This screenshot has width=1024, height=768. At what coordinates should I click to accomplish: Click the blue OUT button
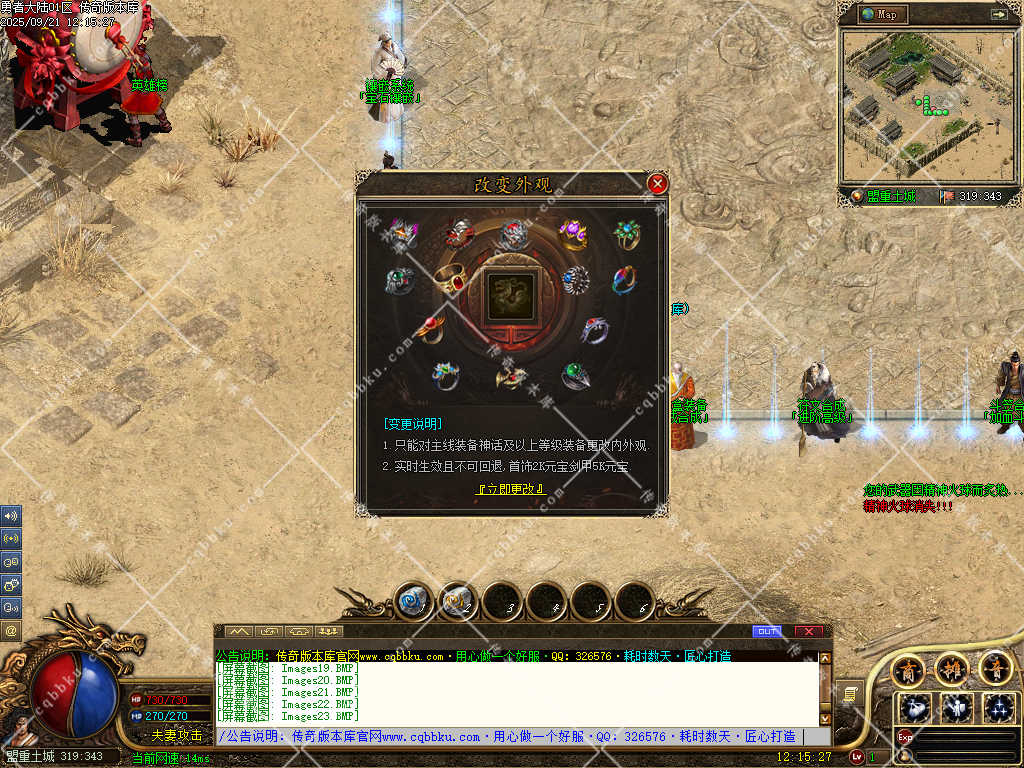(768, 631)
